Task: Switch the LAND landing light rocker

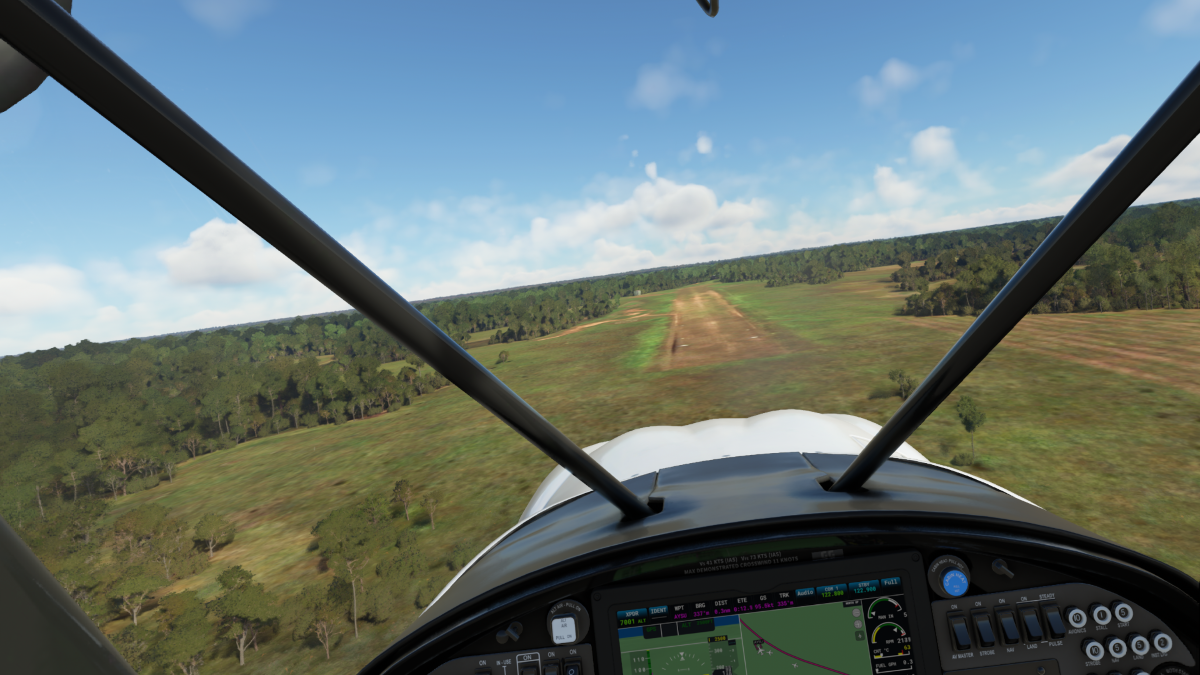Action: point(1031,624)
